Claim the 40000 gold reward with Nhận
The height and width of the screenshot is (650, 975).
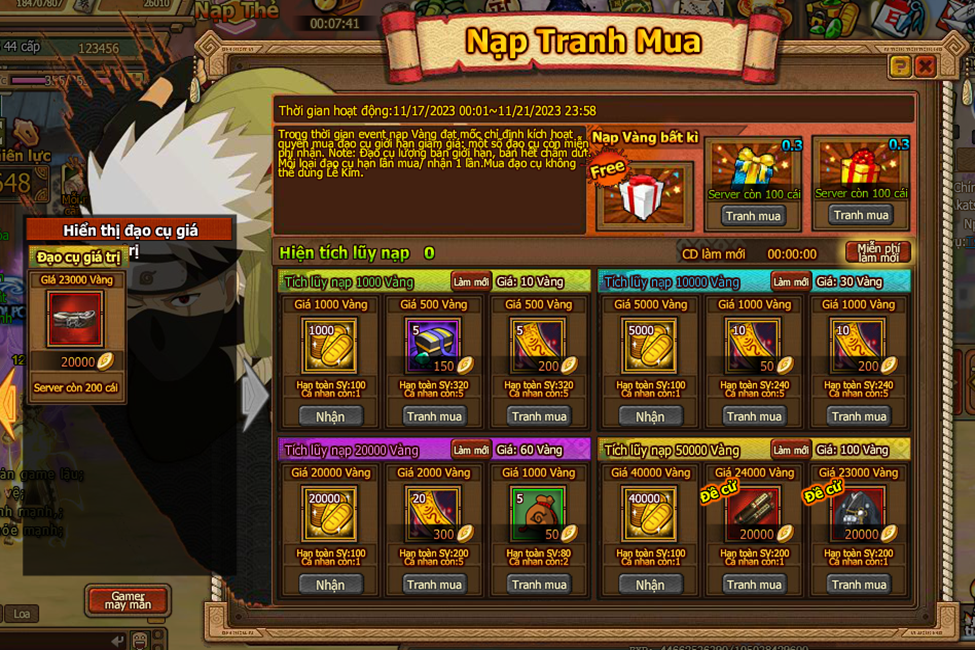tap(650, 584)
